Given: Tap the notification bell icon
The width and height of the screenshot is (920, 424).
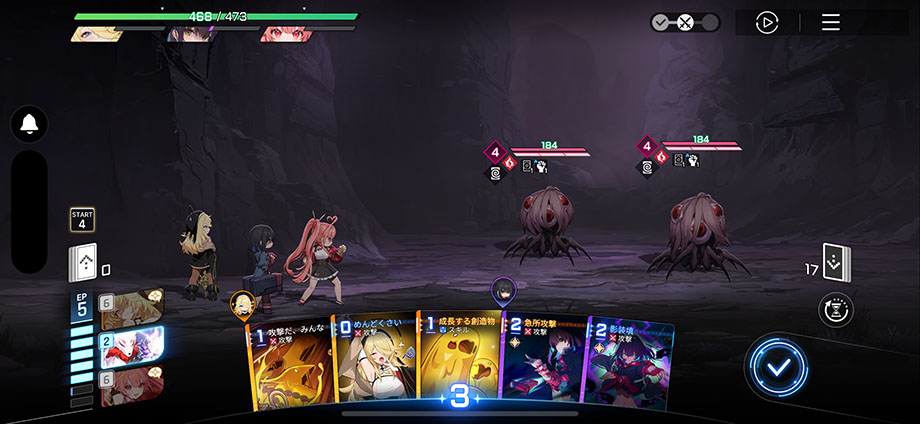Looking at the screenshot, I should (x=29, y=124).
